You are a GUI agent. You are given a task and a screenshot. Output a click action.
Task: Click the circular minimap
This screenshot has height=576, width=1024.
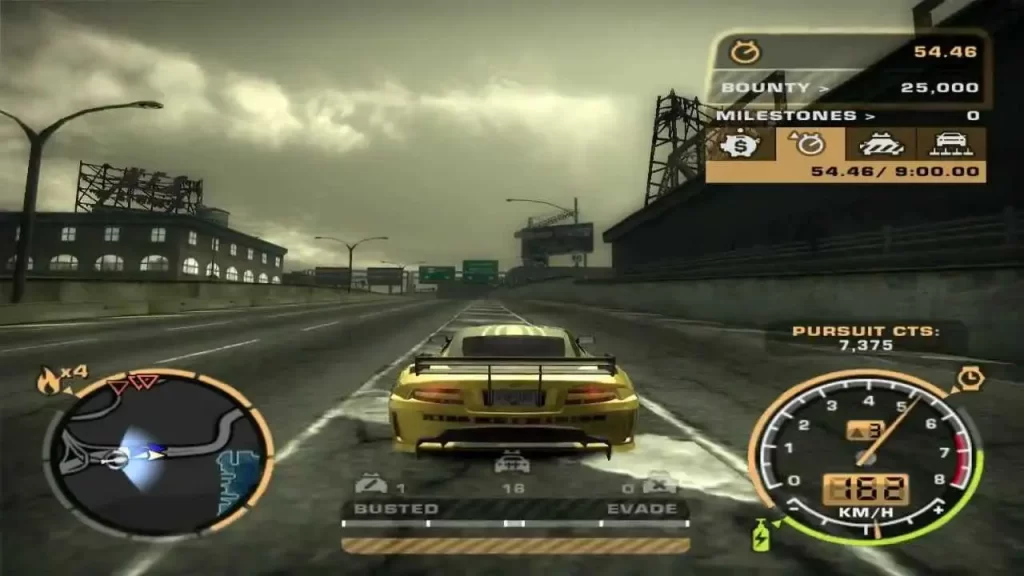point(158,453)
